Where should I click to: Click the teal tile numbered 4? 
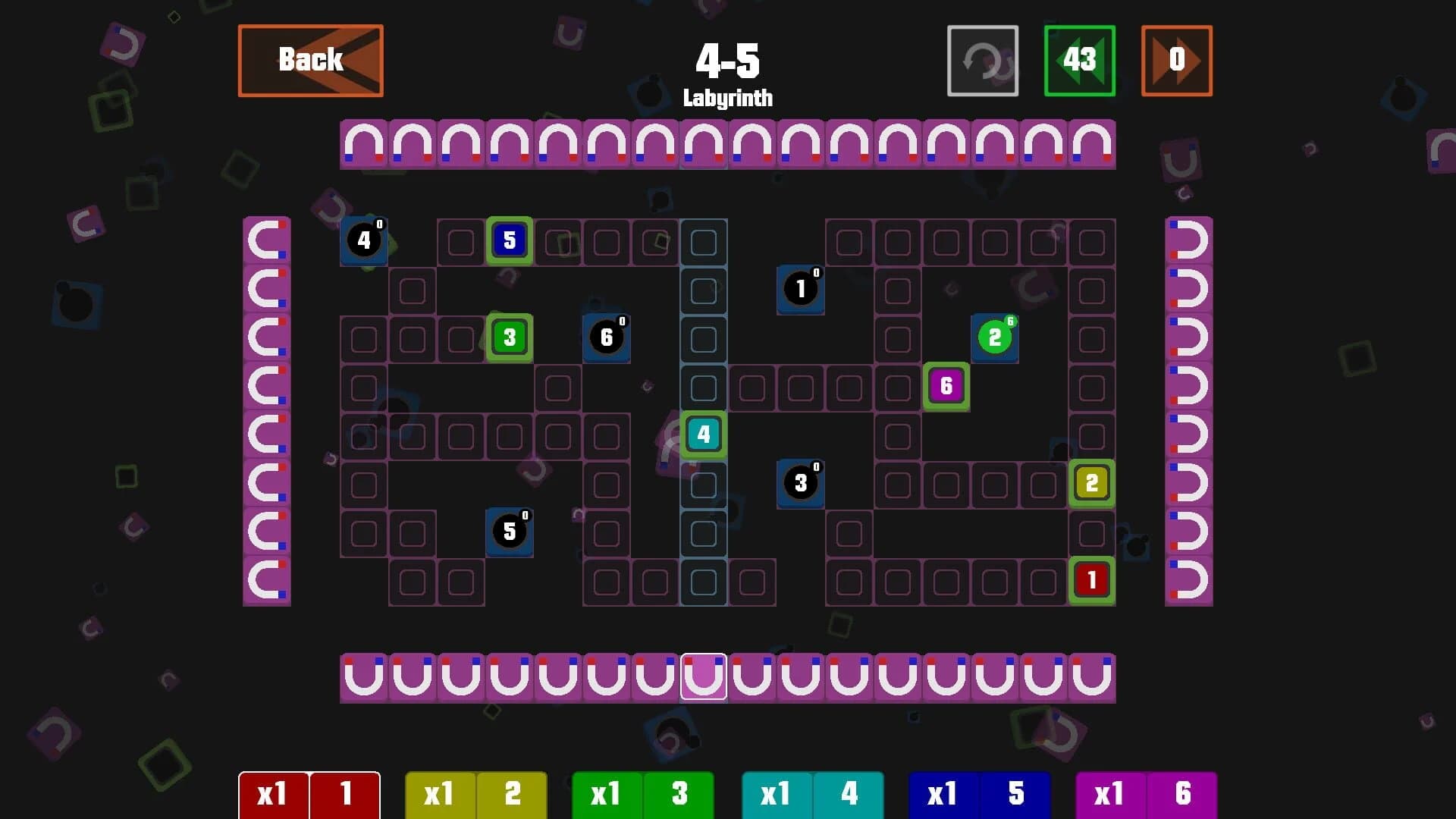[x=702, y=434]
